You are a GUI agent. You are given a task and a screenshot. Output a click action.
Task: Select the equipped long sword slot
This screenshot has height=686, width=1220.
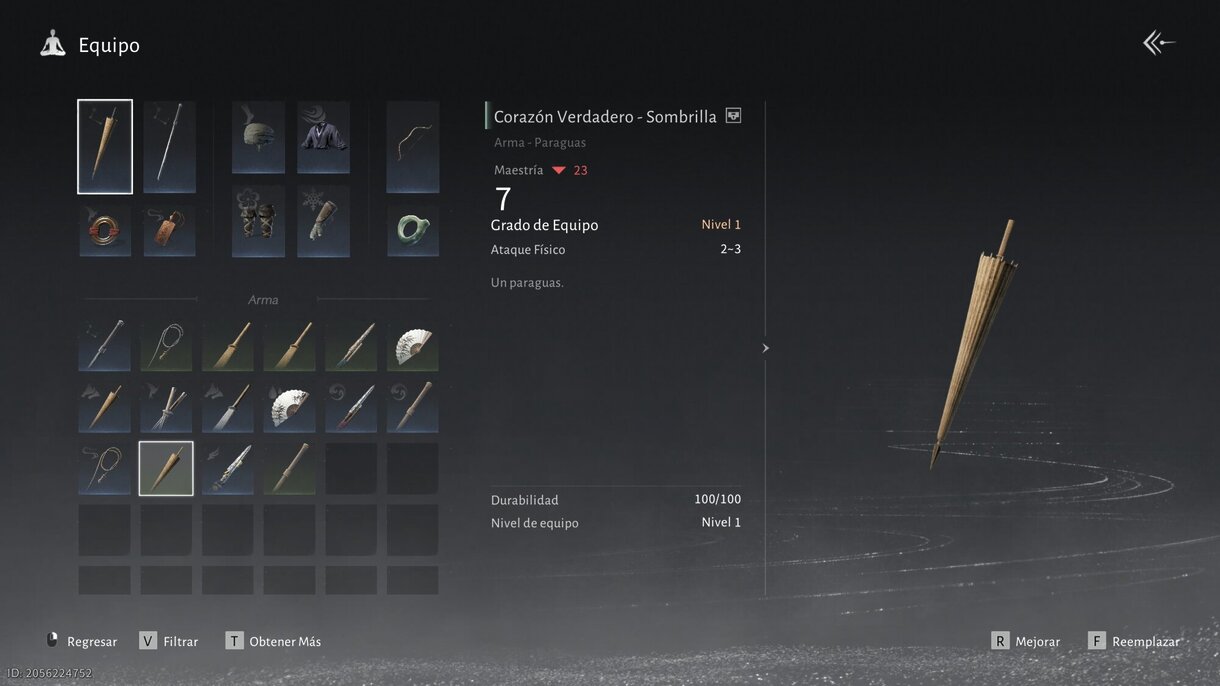(x=169, y=146)
